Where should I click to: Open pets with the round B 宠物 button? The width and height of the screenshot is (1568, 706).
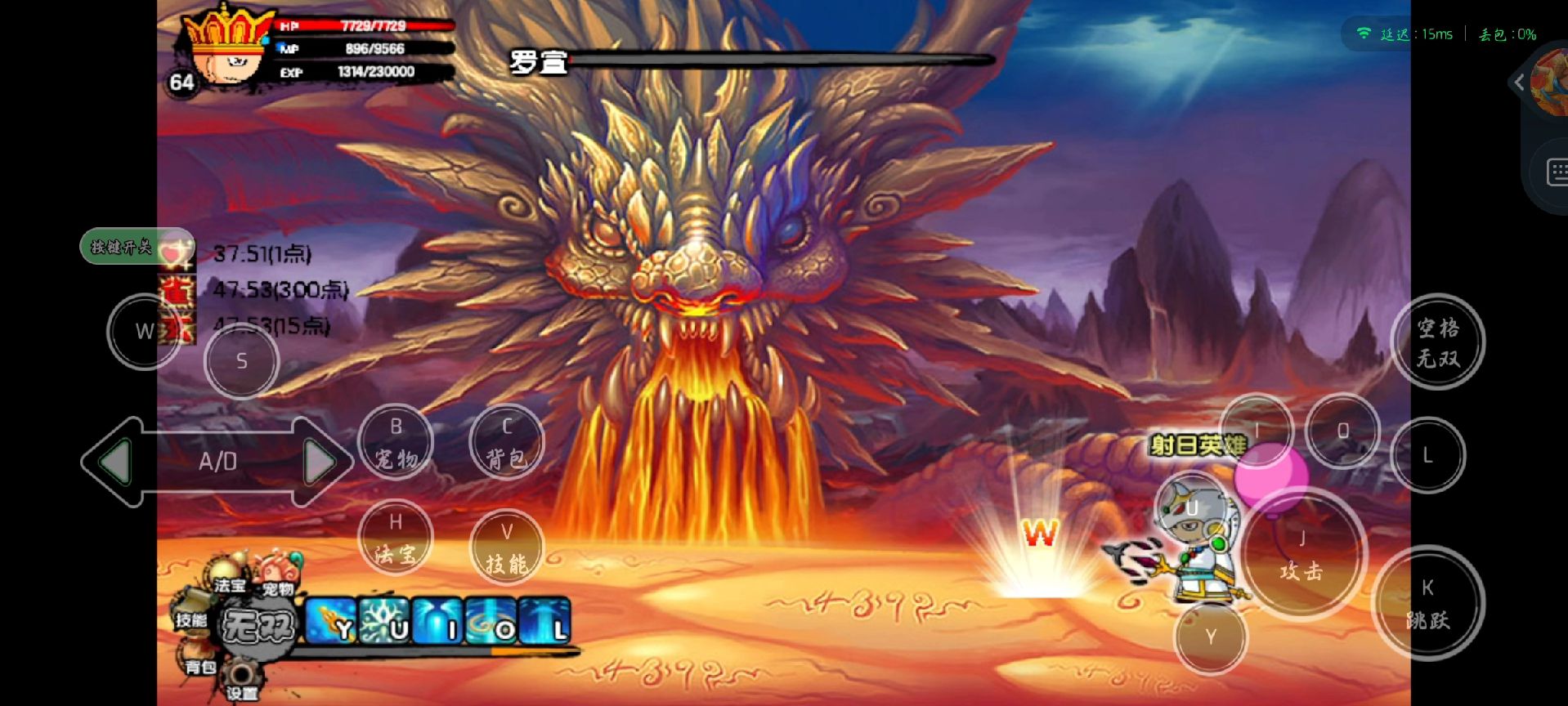[396, 442]
